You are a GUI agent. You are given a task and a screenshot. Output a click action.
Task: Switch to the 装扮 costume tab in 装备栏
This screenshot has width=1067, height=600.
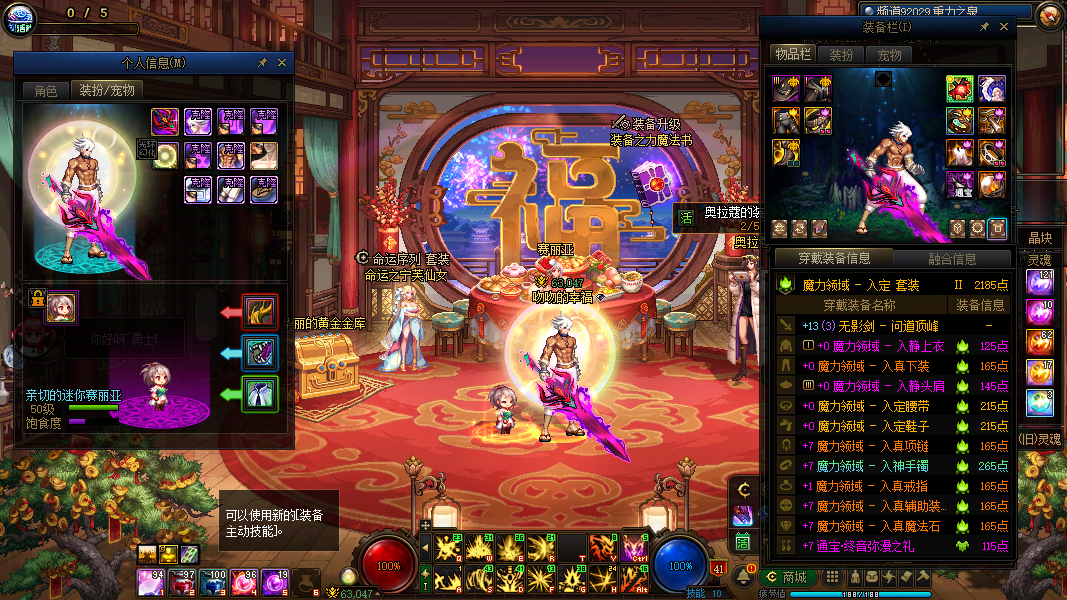[x=842, y=54]
